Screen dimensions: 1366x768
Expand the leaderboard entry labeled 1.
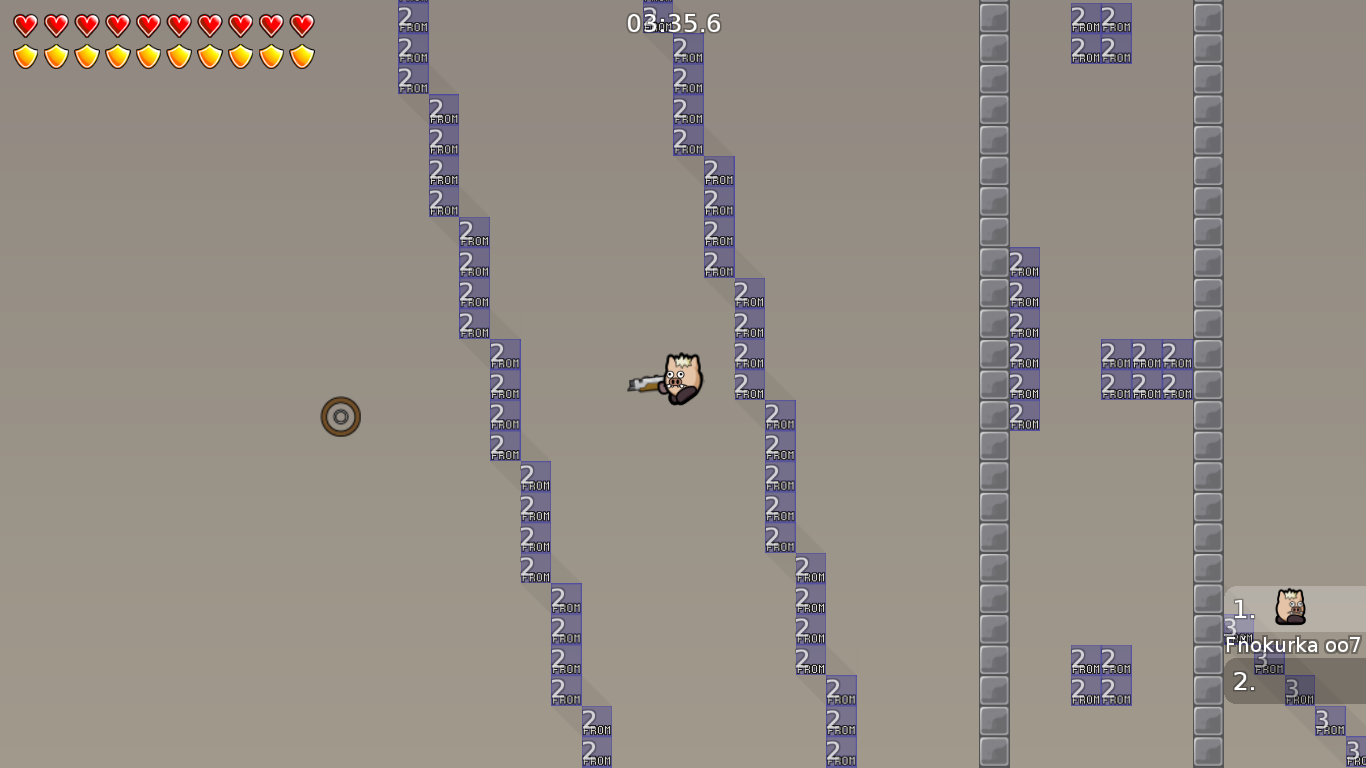click(x=1243, y=607)
